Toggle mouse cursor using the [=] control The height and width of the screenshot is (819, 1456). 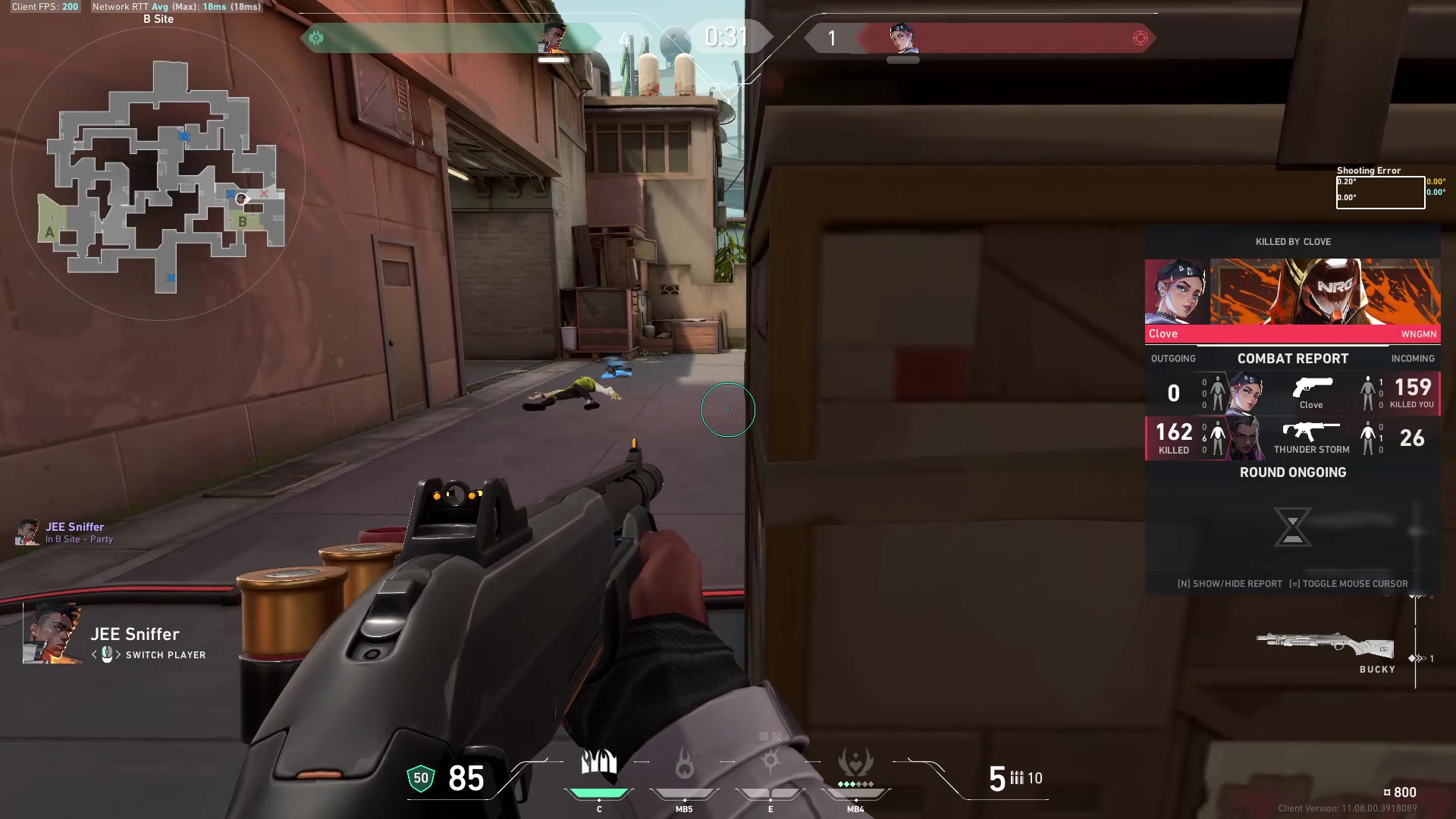click(1349, 584)
